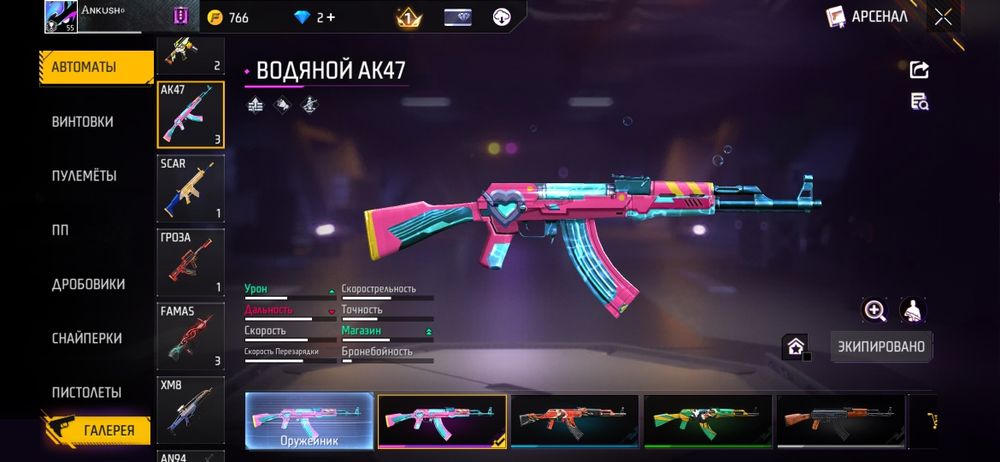The image size is (1000, 462).
Task: Select the AK47 weapon slot
Action: tap(190, 114)
